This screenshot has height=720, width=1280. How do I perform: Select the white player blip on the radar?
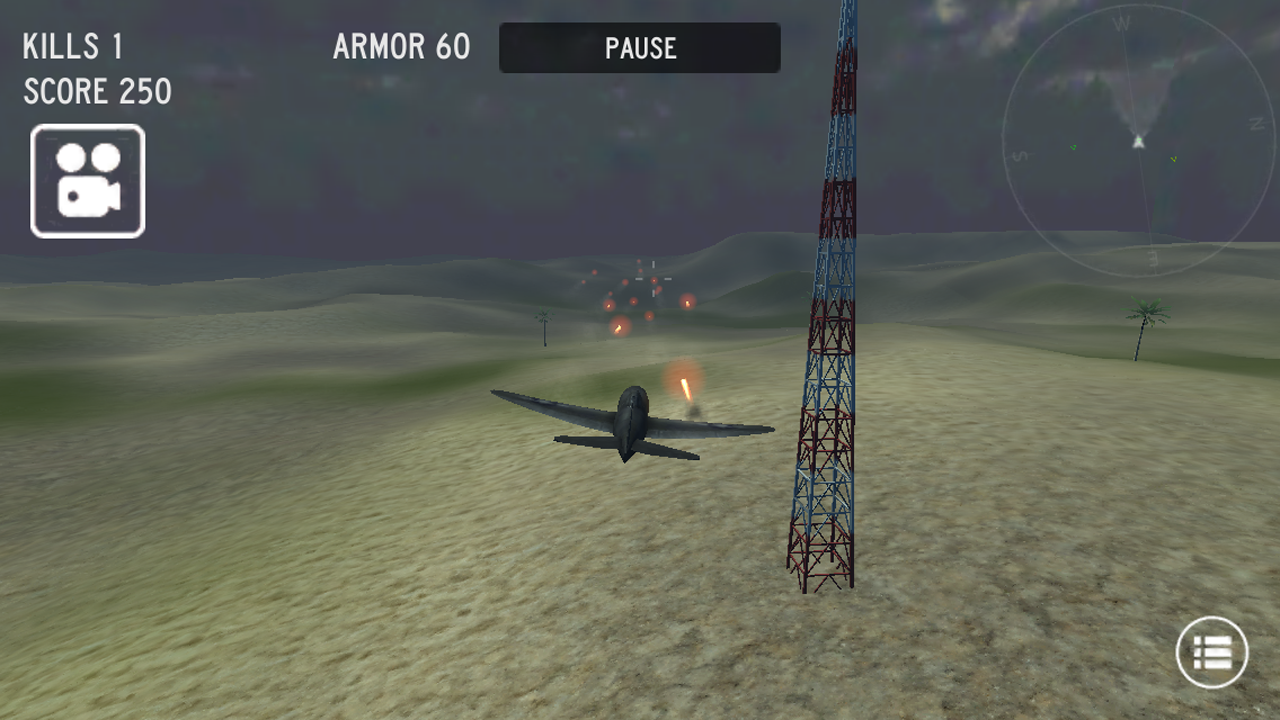coord(1138,141)
